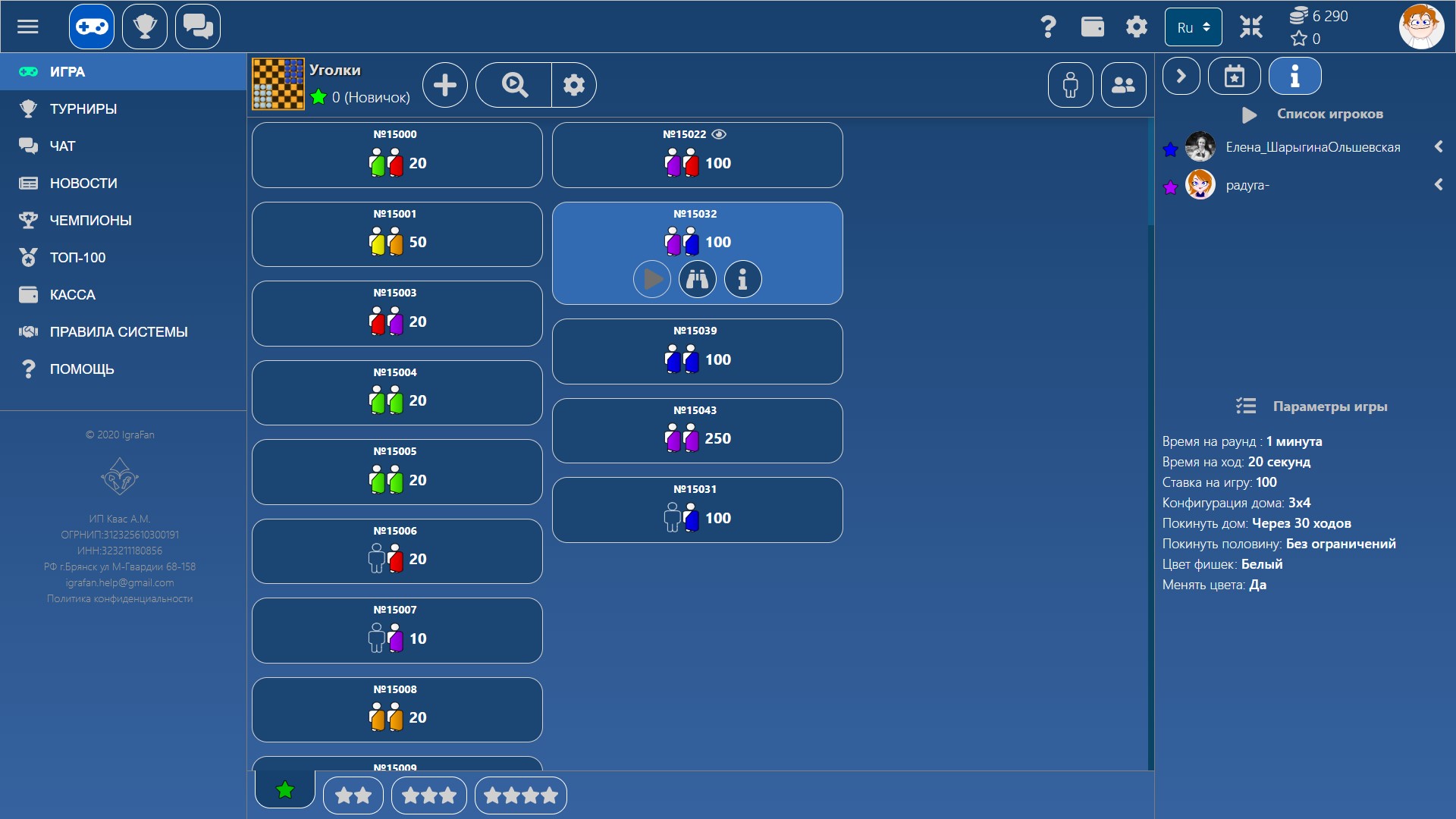Toggle fullscreen mode in the top right

click(1251, 26)
